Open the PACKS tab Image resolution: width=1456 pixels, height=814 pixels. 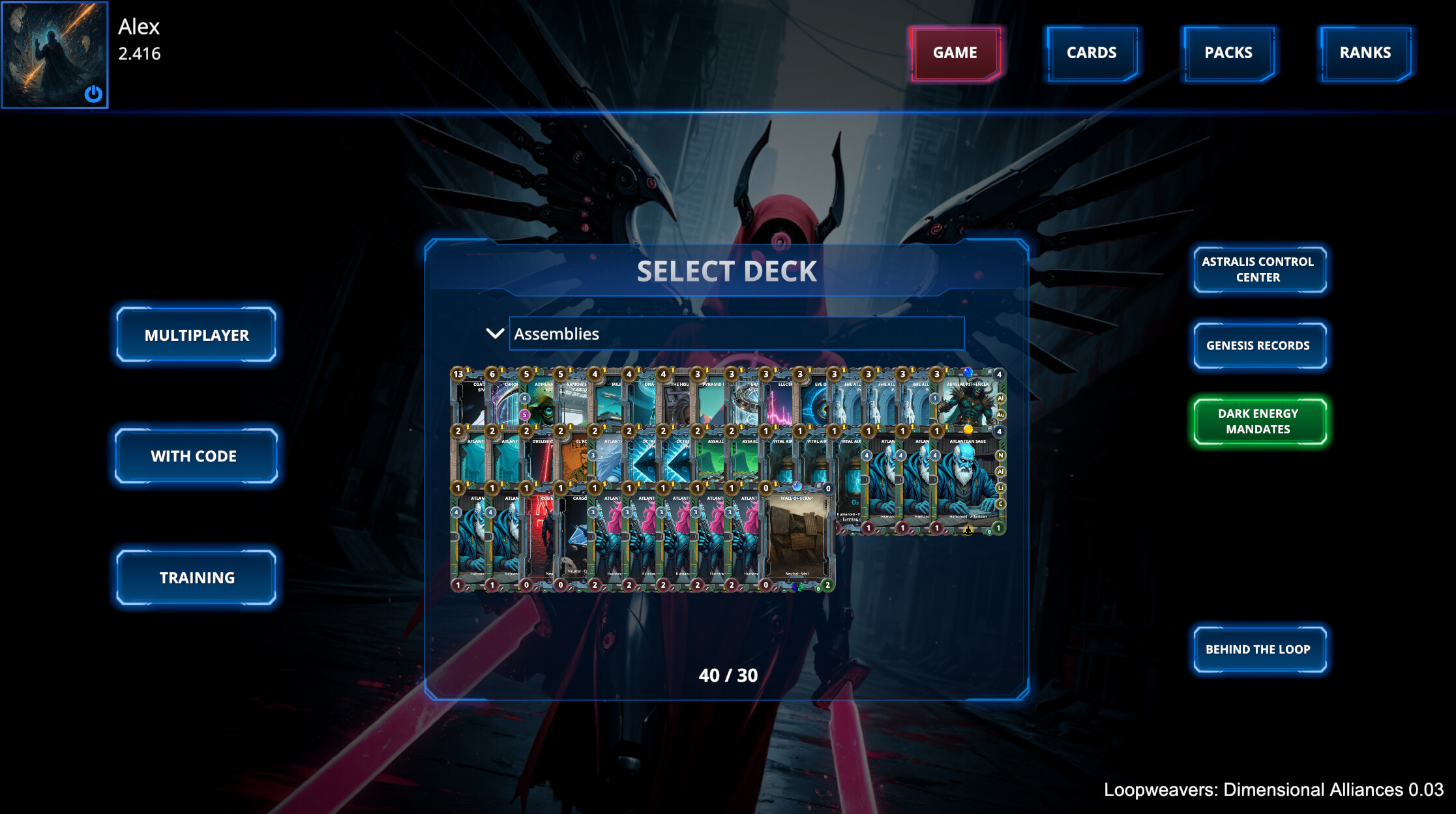click(x=1228, y=53)
